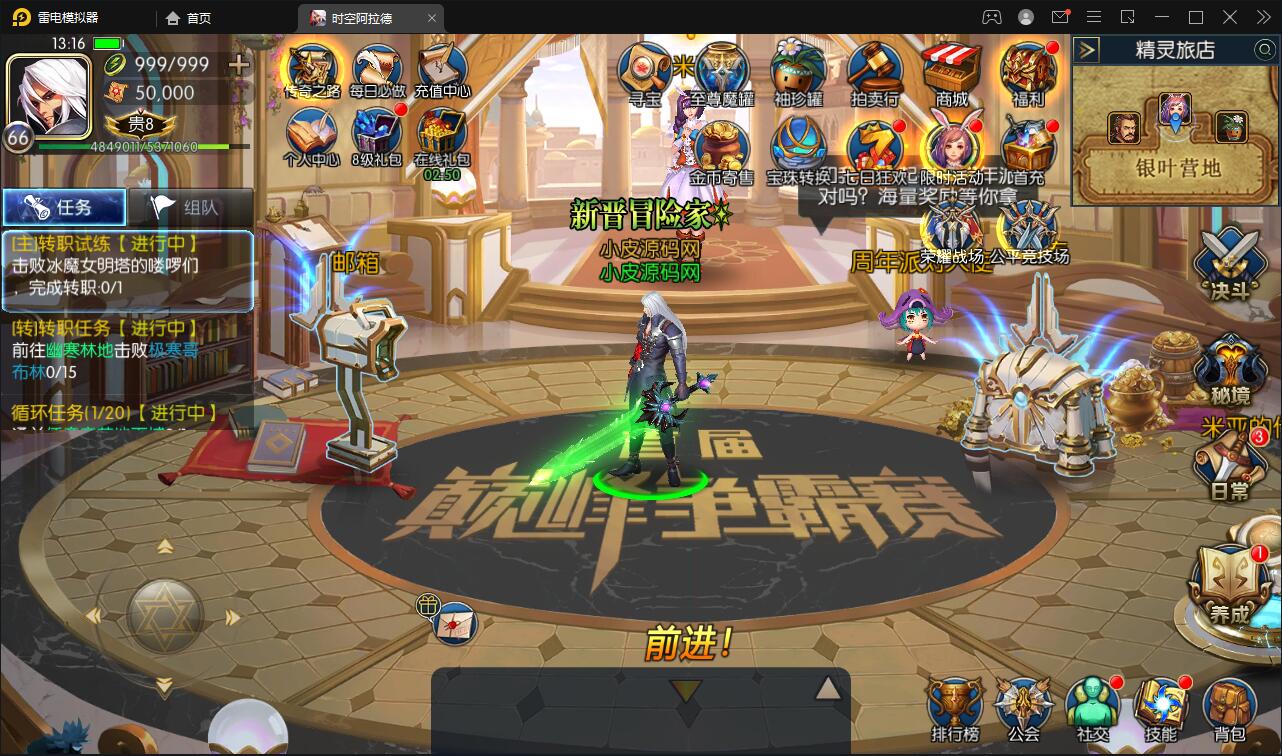This screenshot has width=1282, height=756.
Task: Open the 商城 shop
Action: [x=952, y=70]
